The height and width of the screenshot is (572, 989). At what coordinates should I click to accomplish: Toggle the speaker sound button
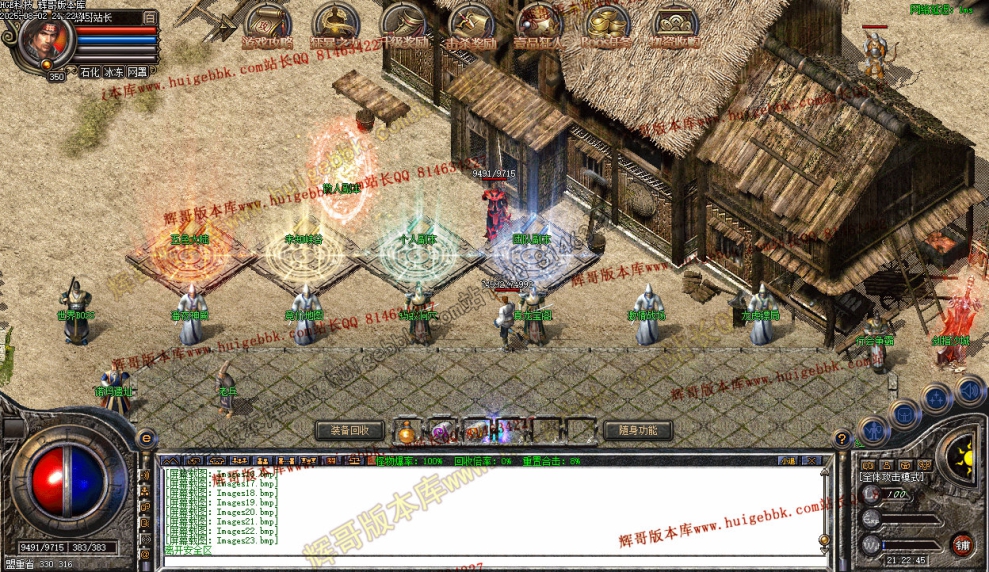click(x=968, y=389)
